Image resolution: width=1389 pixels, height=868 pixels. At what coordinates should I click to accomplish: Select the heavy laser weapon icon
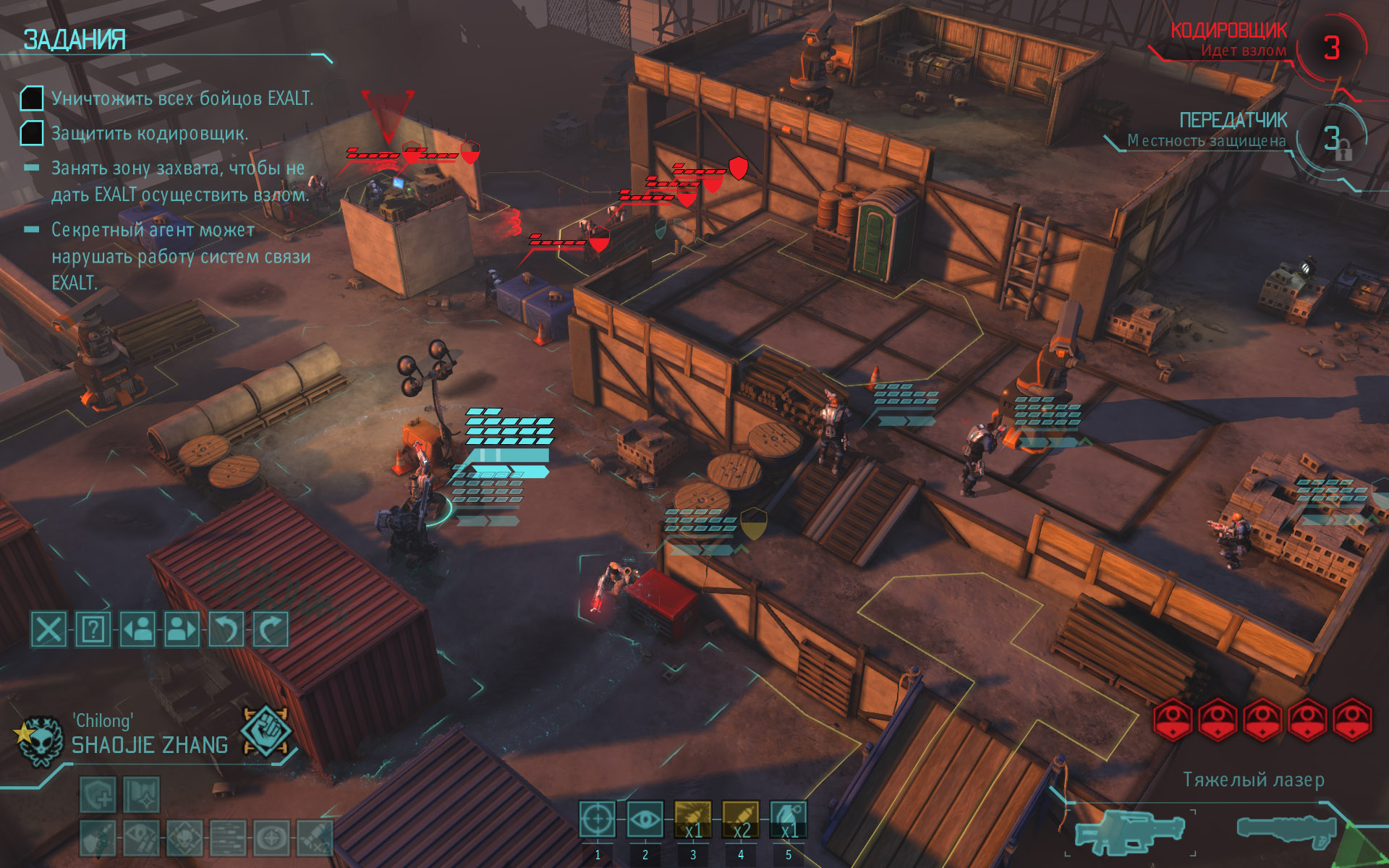coord(1129,832)
